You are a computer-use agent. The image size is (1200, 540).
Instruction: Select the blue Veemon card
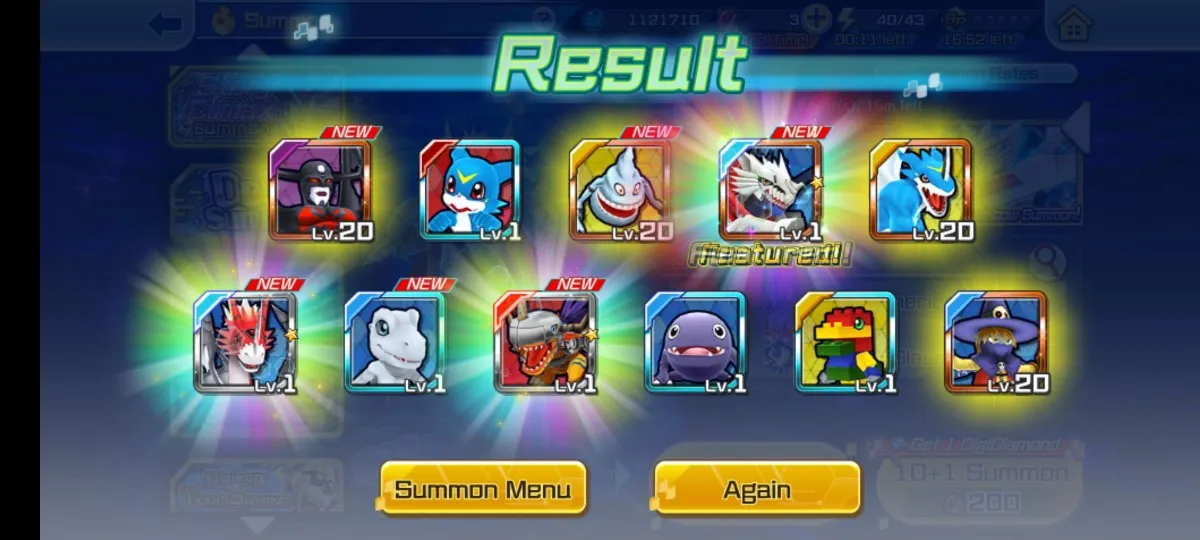(469, 190)
